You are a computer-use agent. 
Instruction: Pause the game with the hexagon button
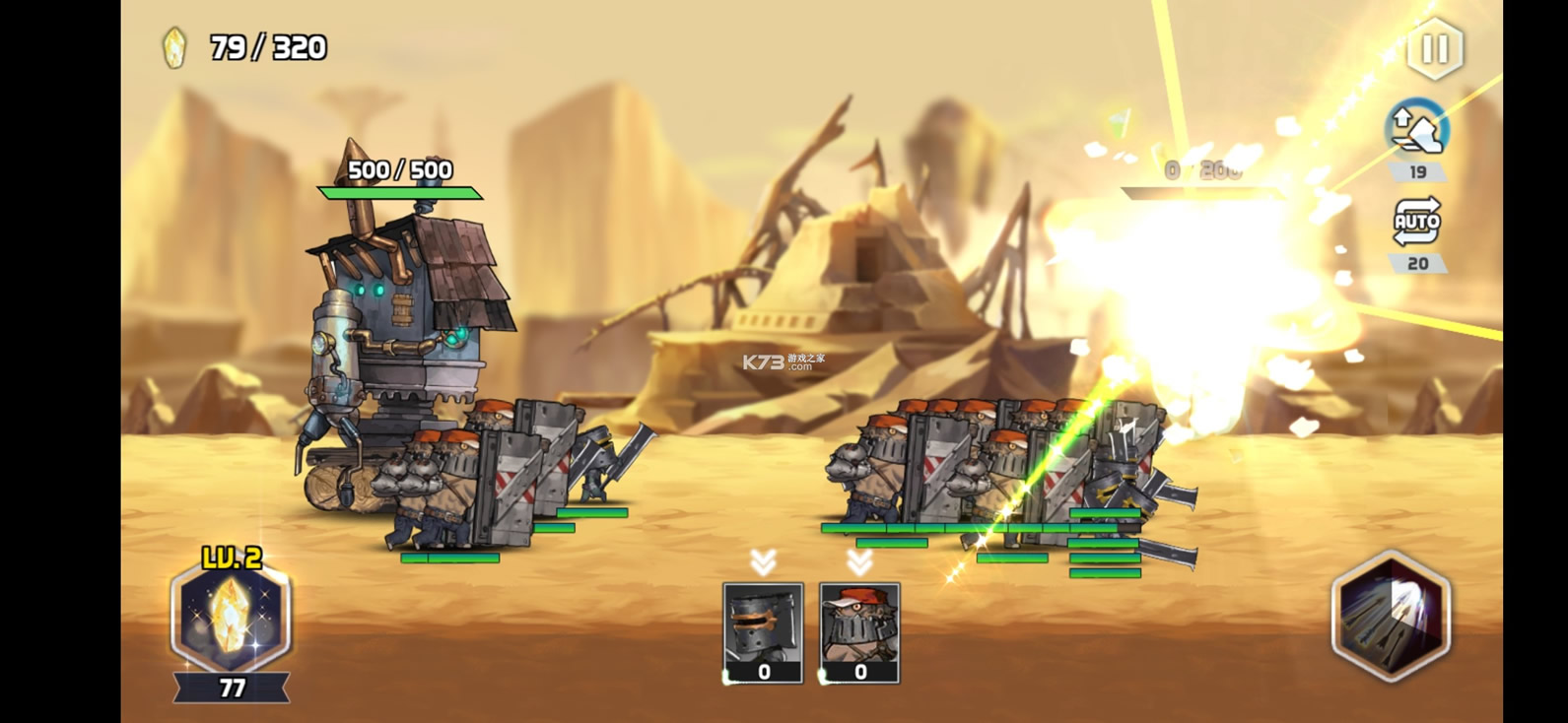[x=1434, y=49]
